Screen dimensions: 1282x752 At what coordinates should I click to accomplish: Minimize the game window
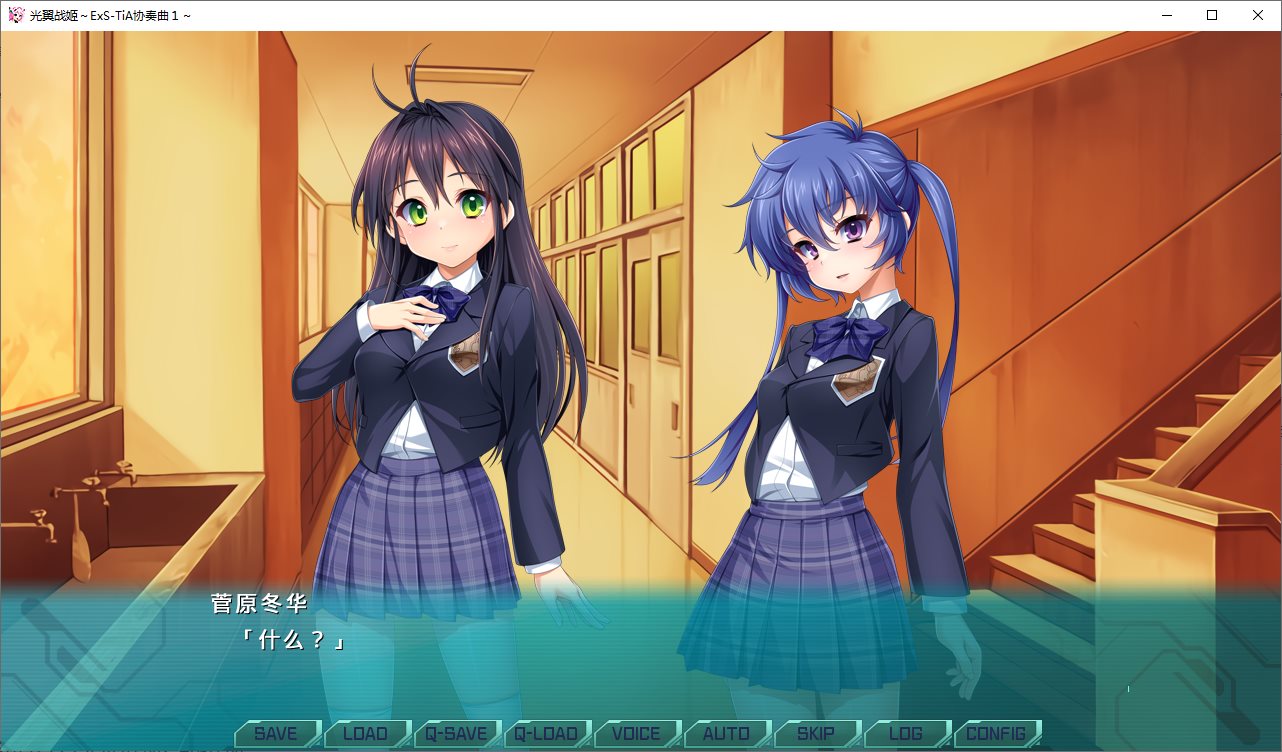tap(1166, 15)
